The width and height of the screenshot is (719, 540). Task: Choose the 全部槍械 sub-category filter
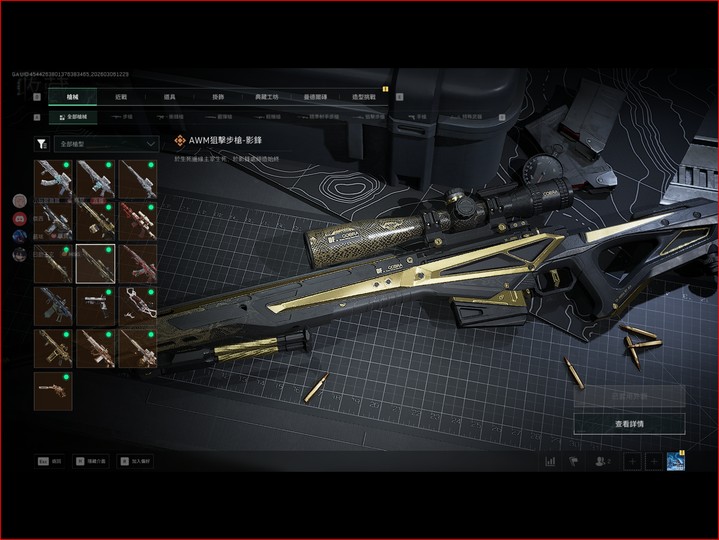(72, 117)
